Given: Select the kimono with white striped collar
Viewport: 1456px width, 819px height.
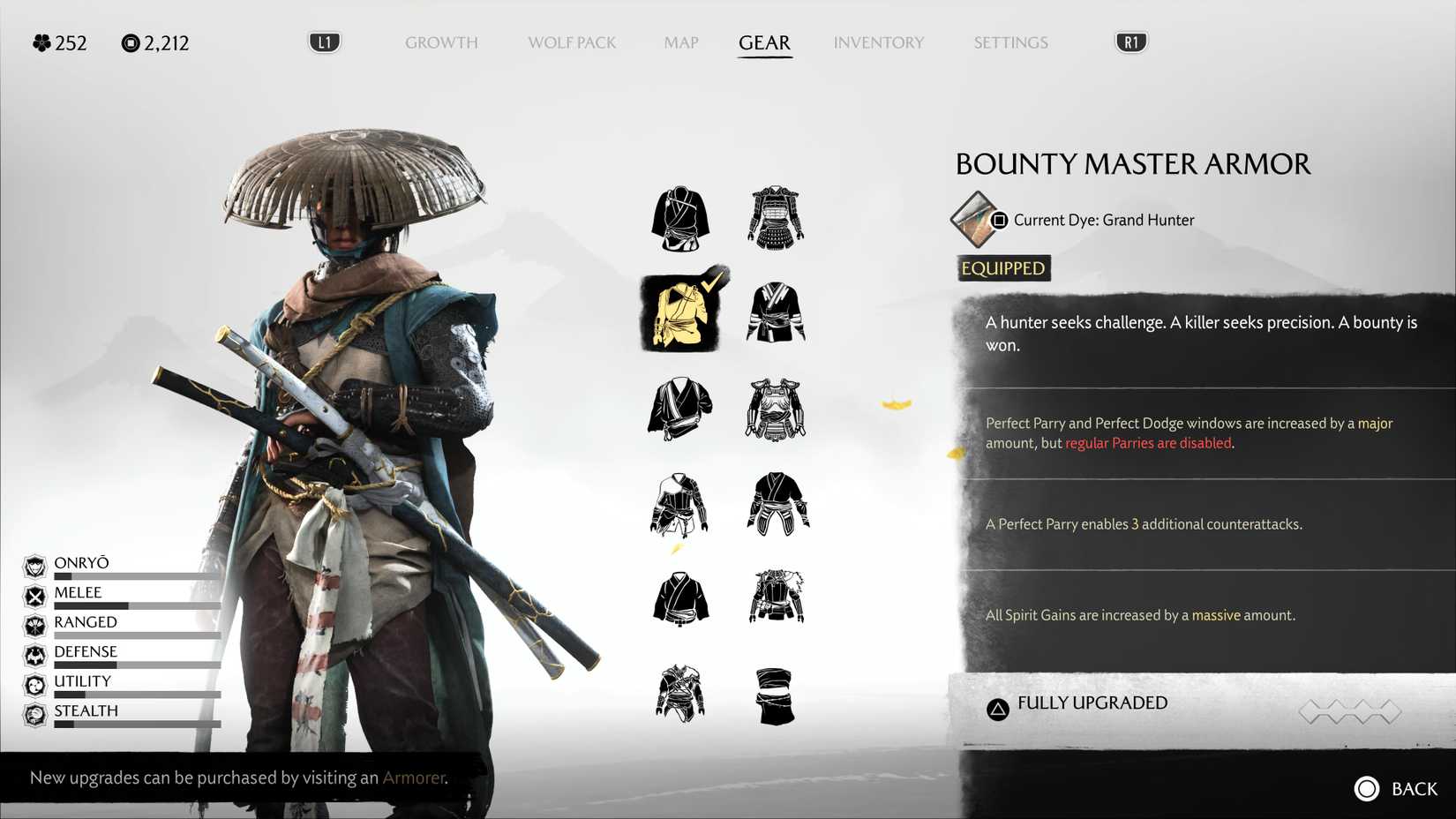Looking at the screenshot, I should [776, 312].
